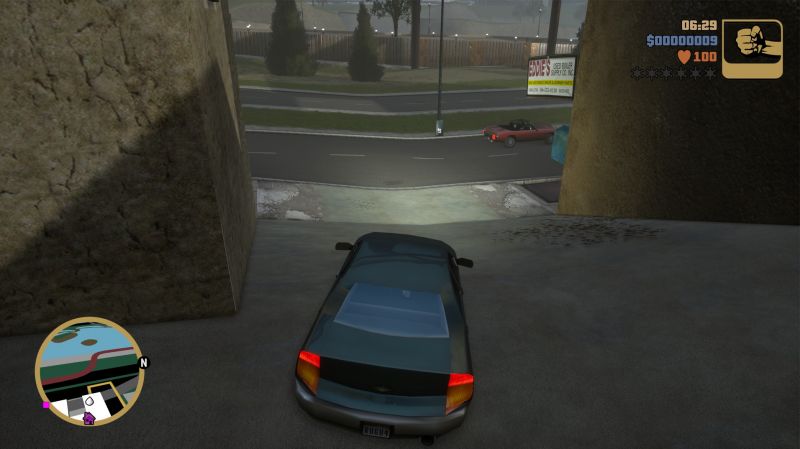This screenshot has width=800, height=449.
Task: Open the circular minimap
Action: tap(90, 371)
